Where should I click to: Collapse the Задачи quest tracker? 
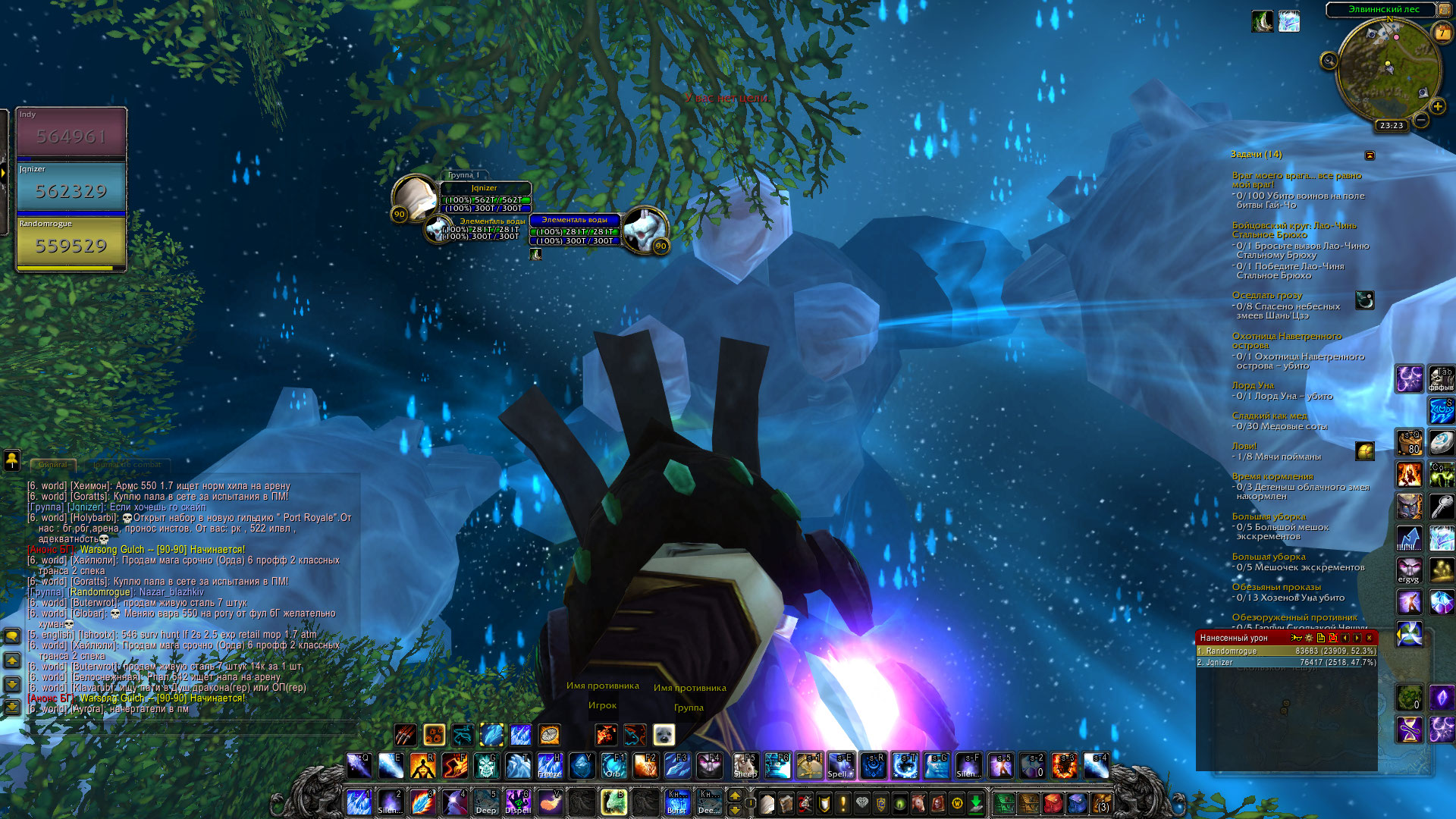pyautogui.click(x=1370, y=155)
